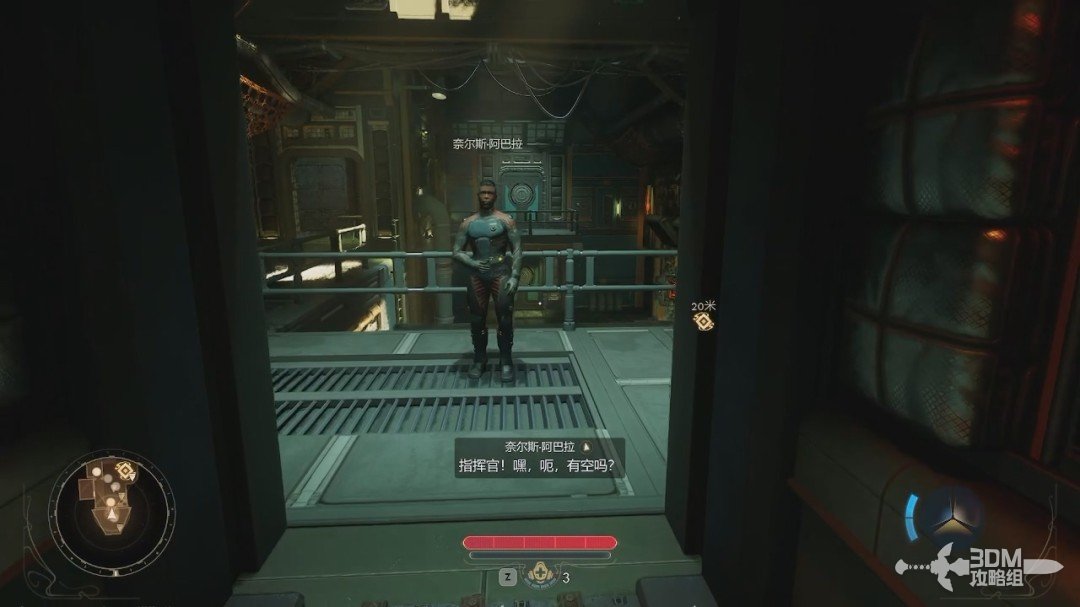Image resolution: width=1080 pixels, height=607 pixels.
Task: Use the healing item icon
Action: (x=540, y=576)
